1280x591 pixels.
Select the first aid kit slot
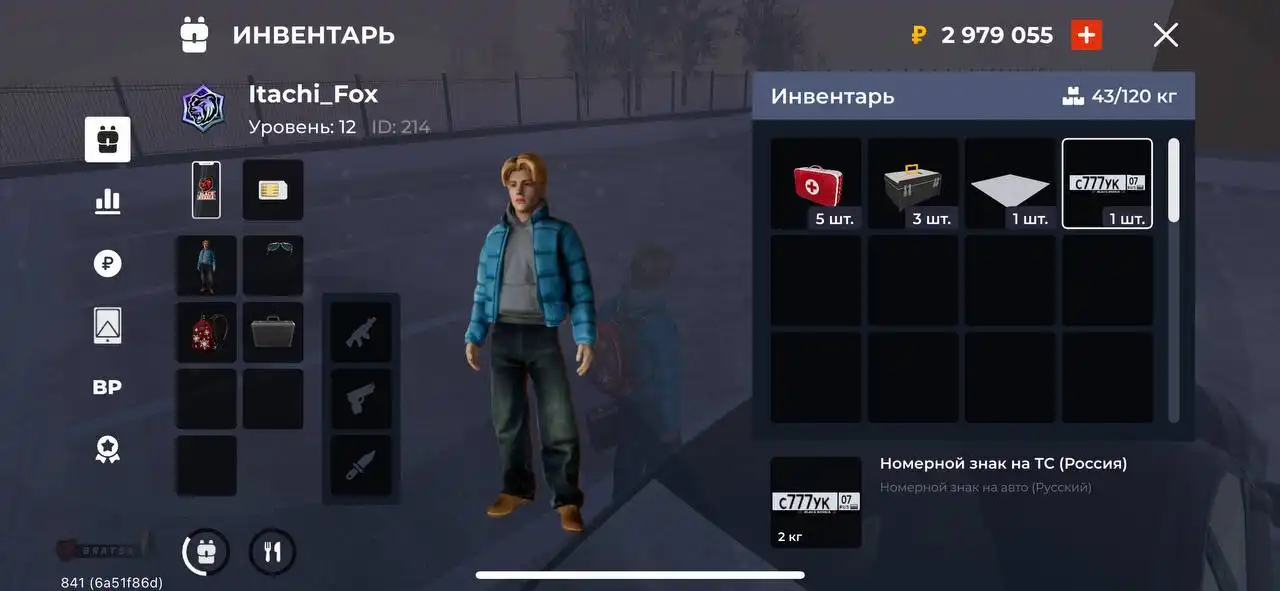[x=816, y=184]
